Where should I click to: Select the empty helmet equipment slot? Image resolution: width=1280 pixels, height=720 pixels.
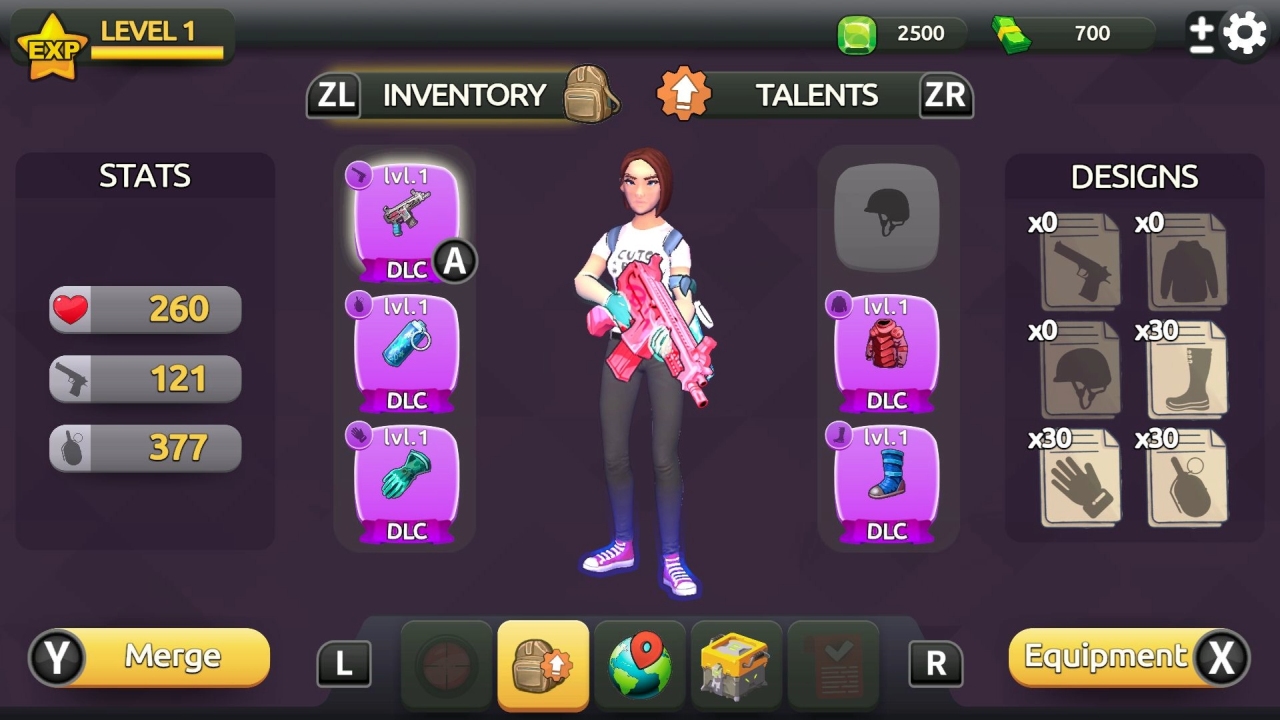(x=886, y=213)
